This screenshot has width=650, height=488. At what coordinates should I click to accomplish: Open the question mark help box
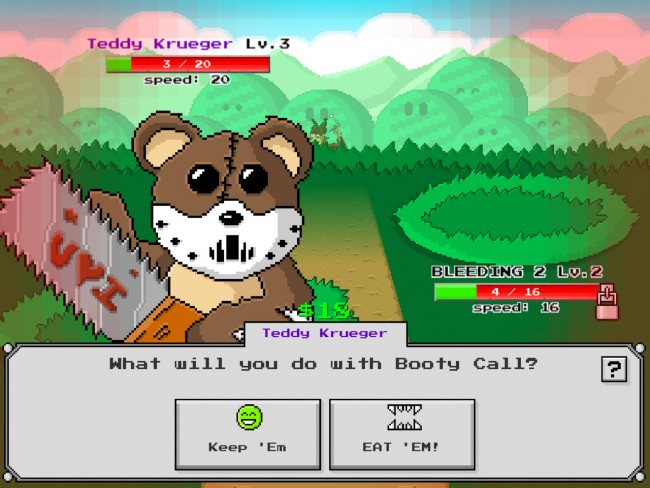613,369
